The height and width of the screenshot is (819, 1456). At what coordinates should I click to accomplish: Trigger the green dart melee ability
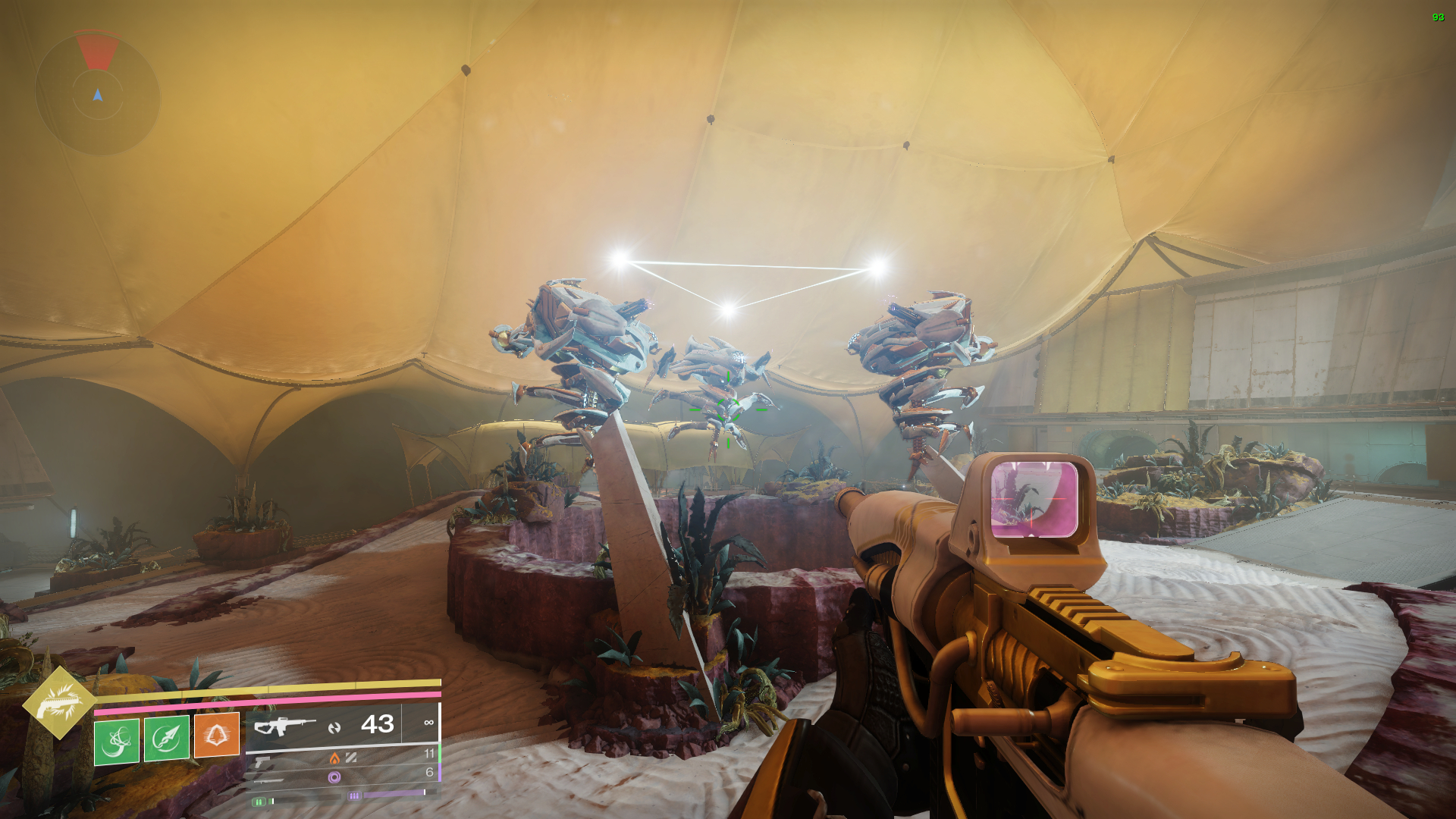click(167, 738)
